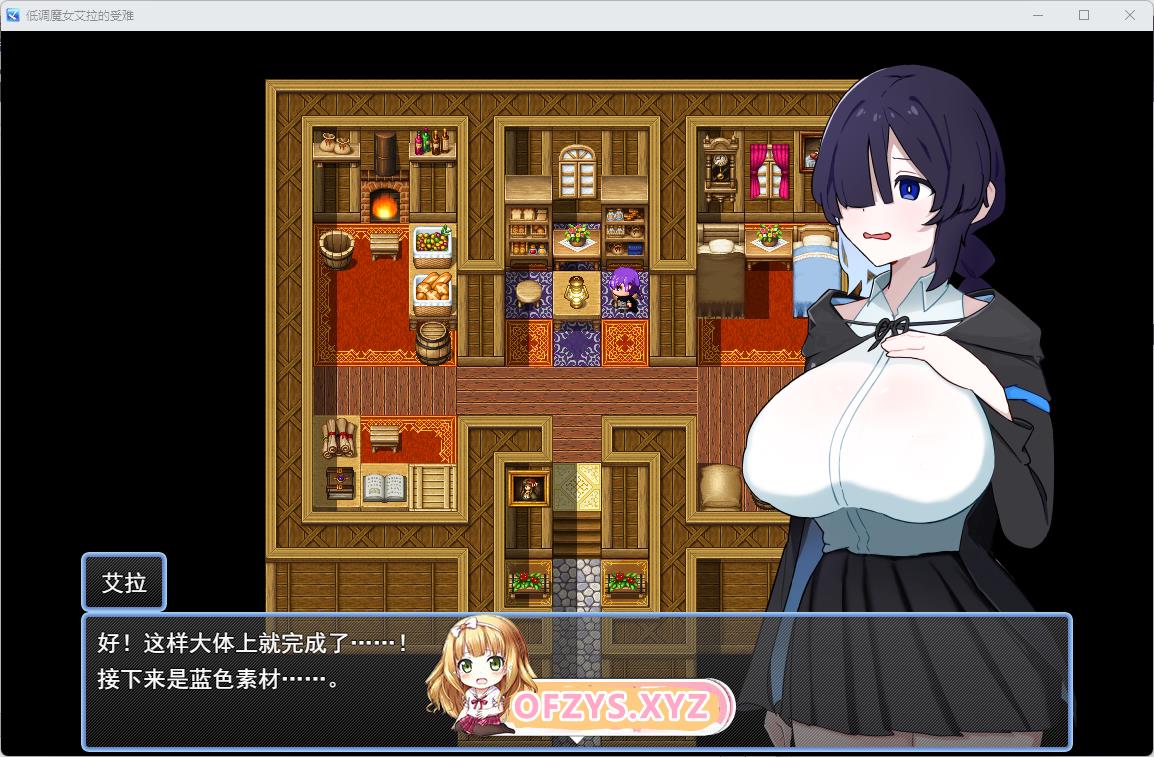Close the game window

click(x=1130, y=15)
